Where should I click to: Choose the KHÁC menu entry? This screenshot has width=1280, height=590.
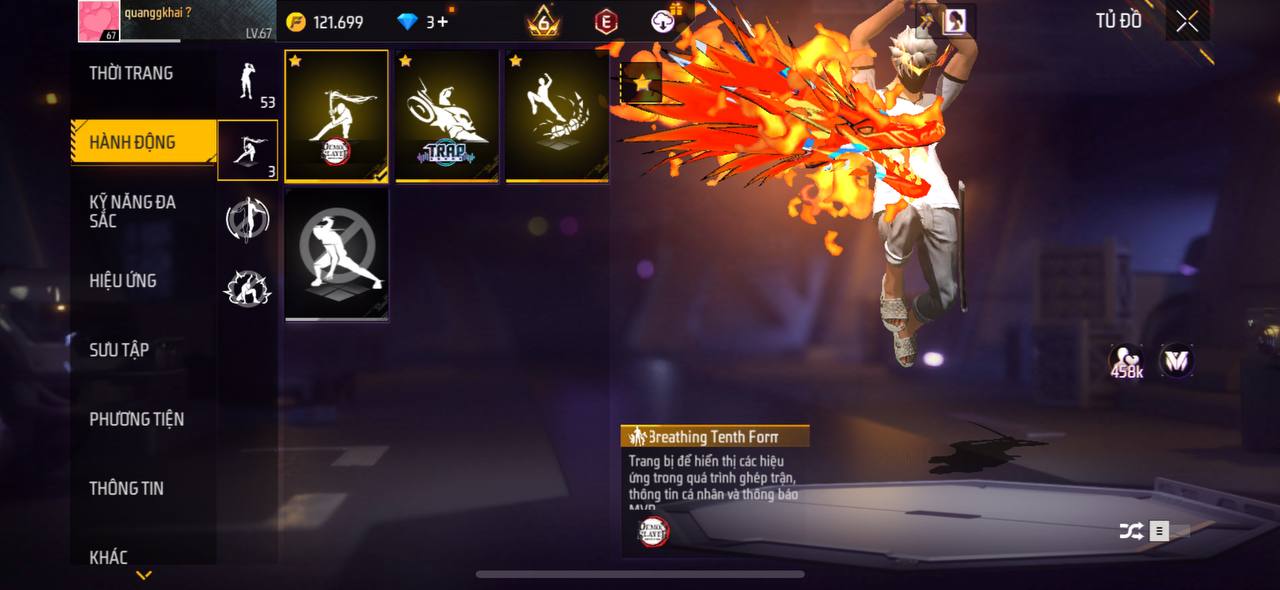(108, 557)
